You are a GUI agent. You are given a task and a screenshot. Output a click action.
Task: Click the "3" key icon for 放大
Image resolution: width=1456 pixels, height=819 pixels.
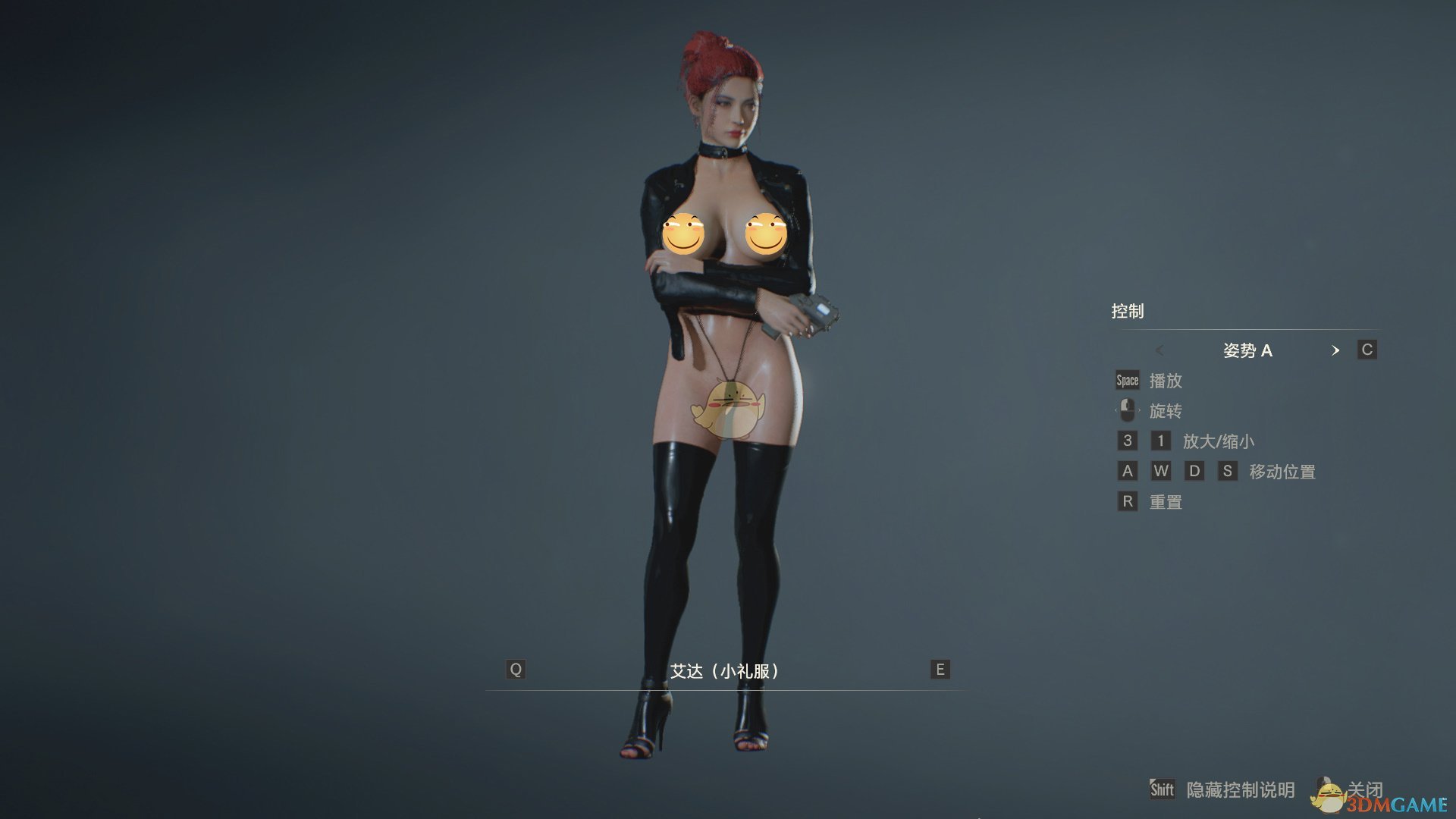pos(1127,441)
